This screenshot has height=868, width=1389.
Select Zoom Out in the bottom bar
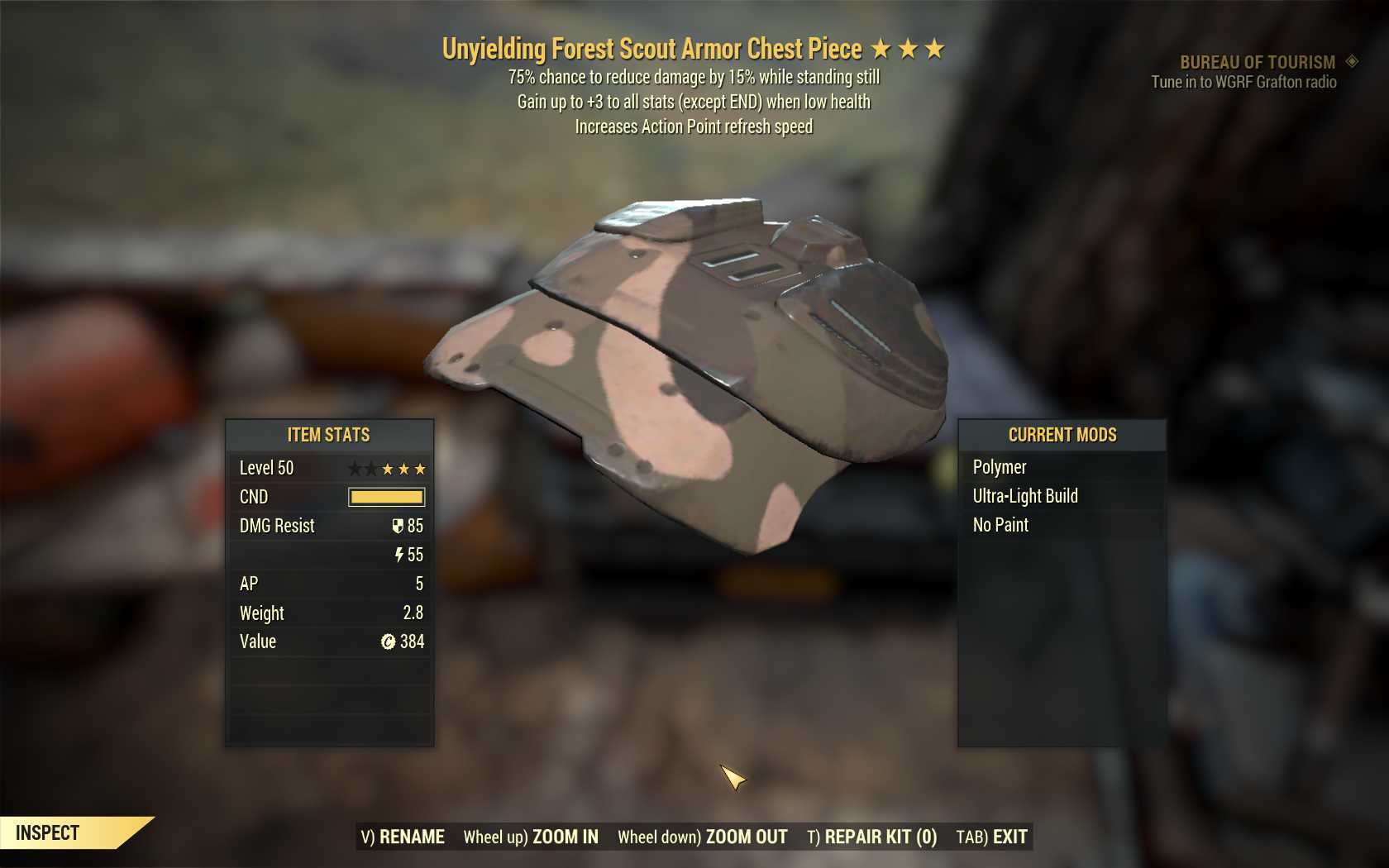click(x=703, y=837)
